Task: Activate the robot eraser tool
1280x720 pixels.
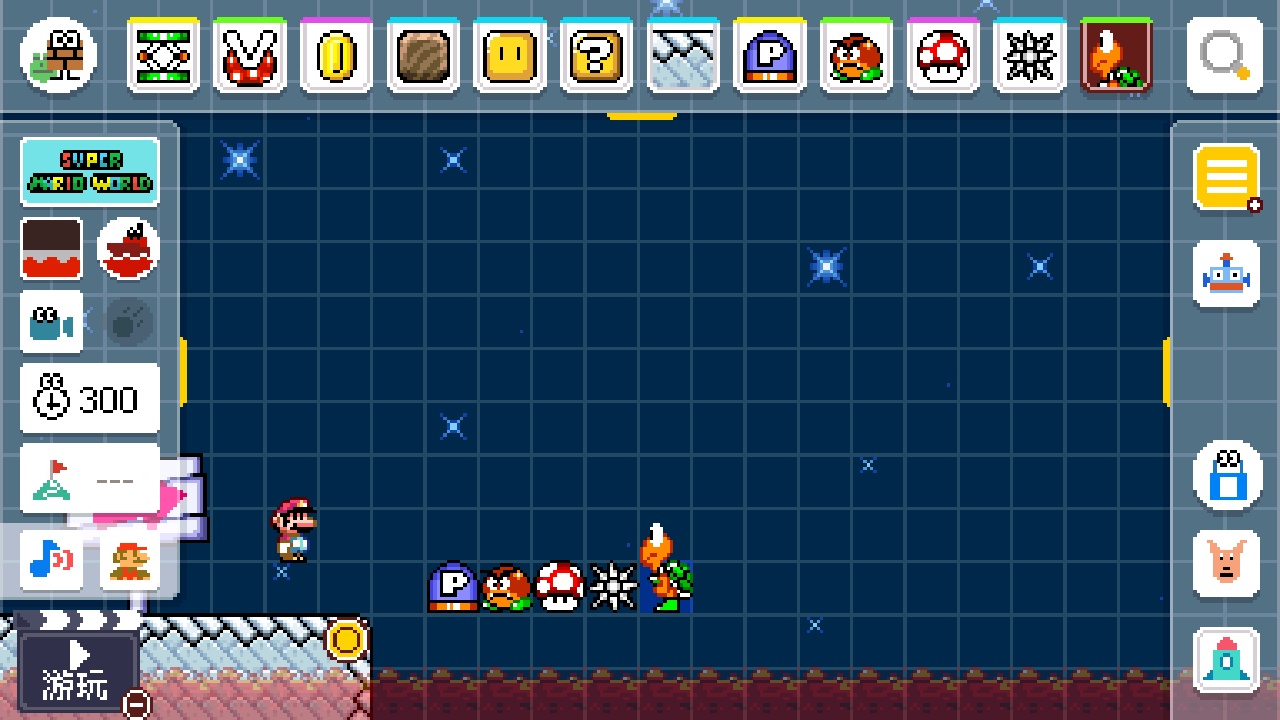Action: 1226,274
